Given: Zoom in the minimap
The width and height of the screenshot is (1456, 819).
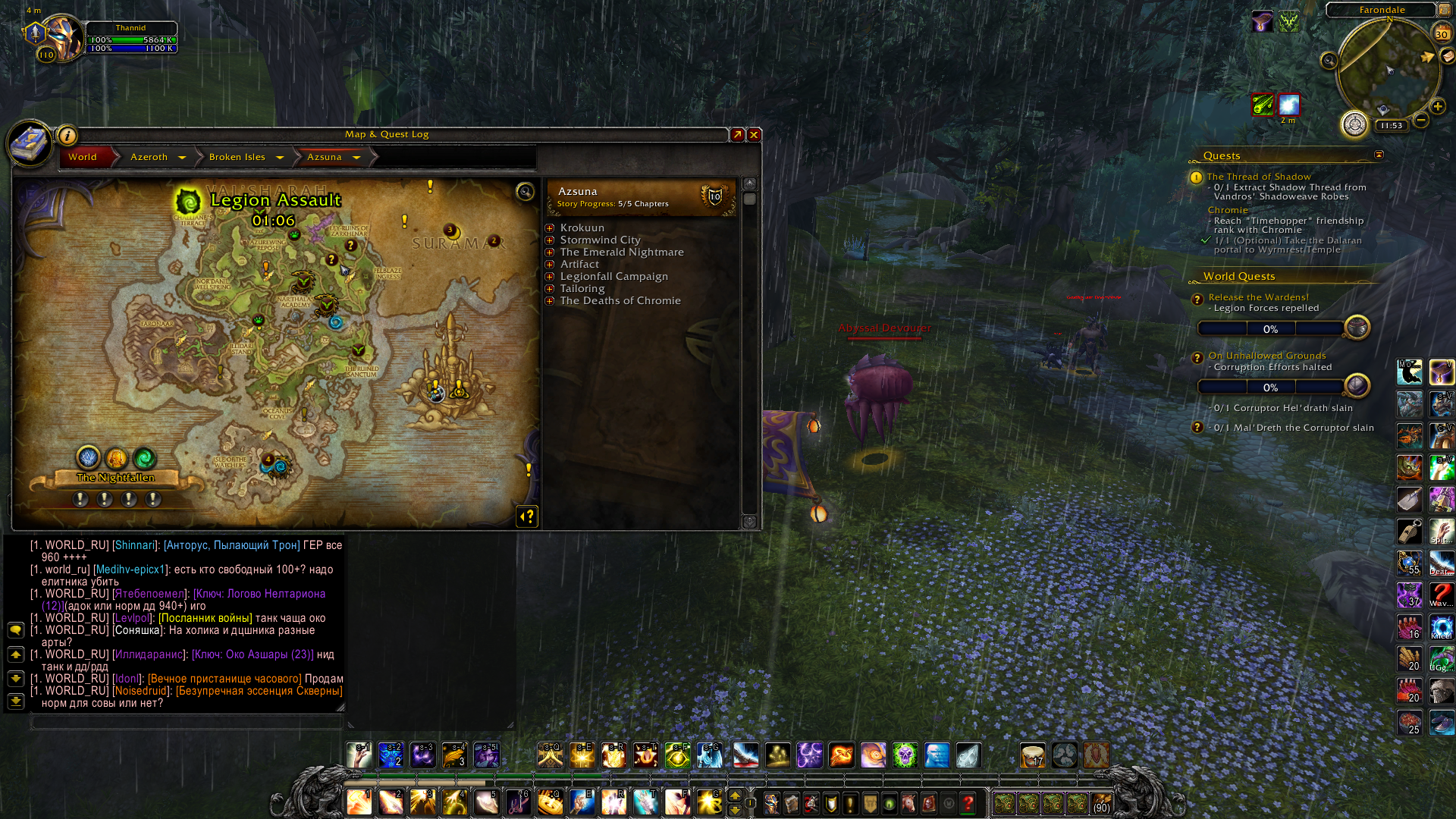Looking at the screenshot, I should tap(1437, 106).
